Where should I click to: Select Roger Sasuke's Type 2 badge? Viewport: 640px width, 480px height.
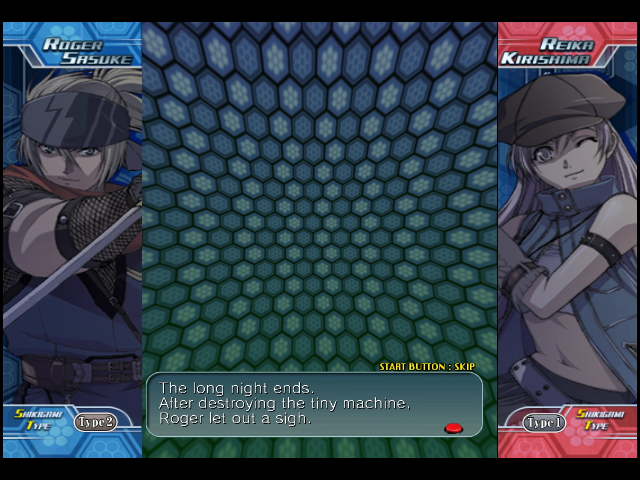click(x=95, y=422)
